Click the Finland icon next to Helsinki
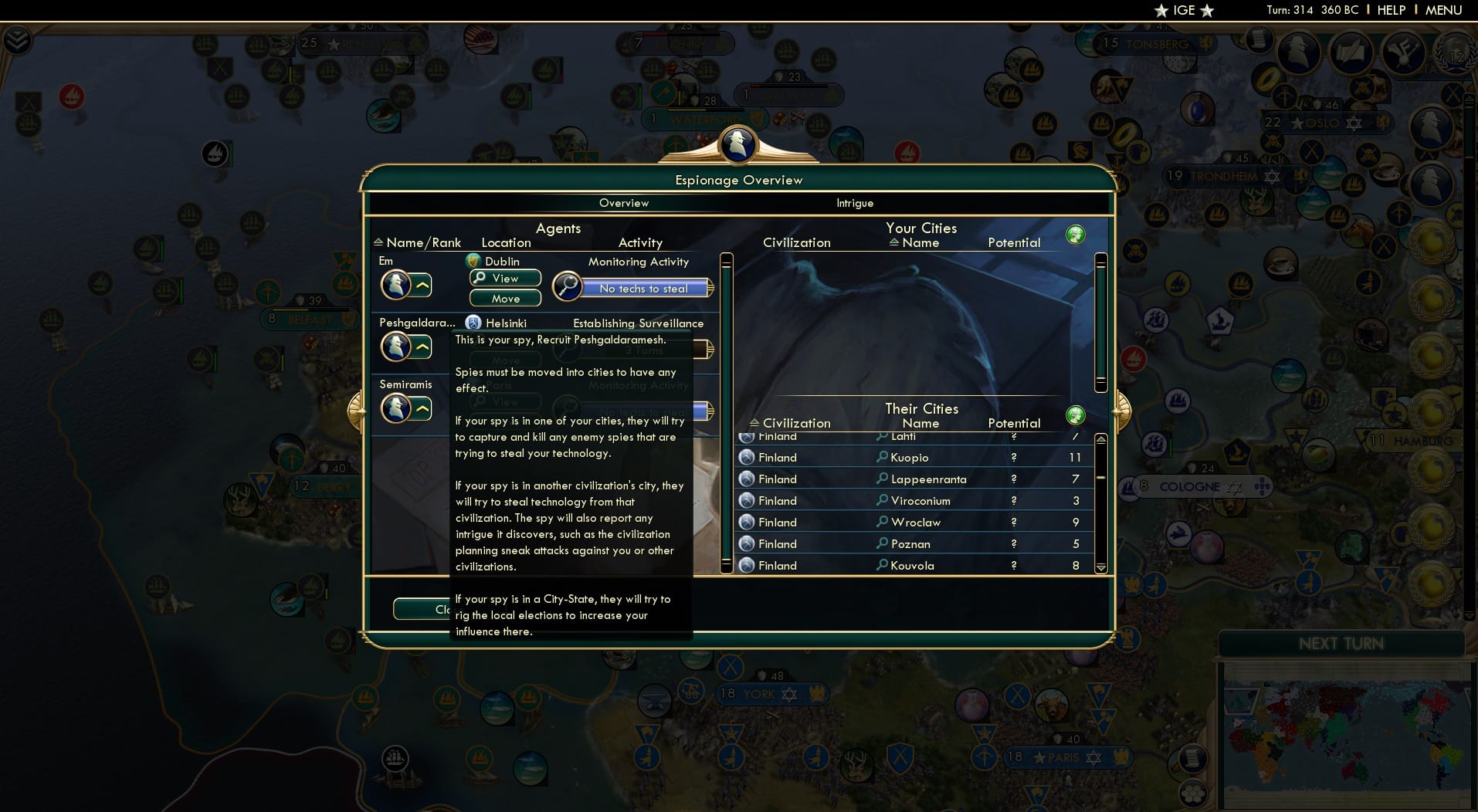 coord(473,323)
